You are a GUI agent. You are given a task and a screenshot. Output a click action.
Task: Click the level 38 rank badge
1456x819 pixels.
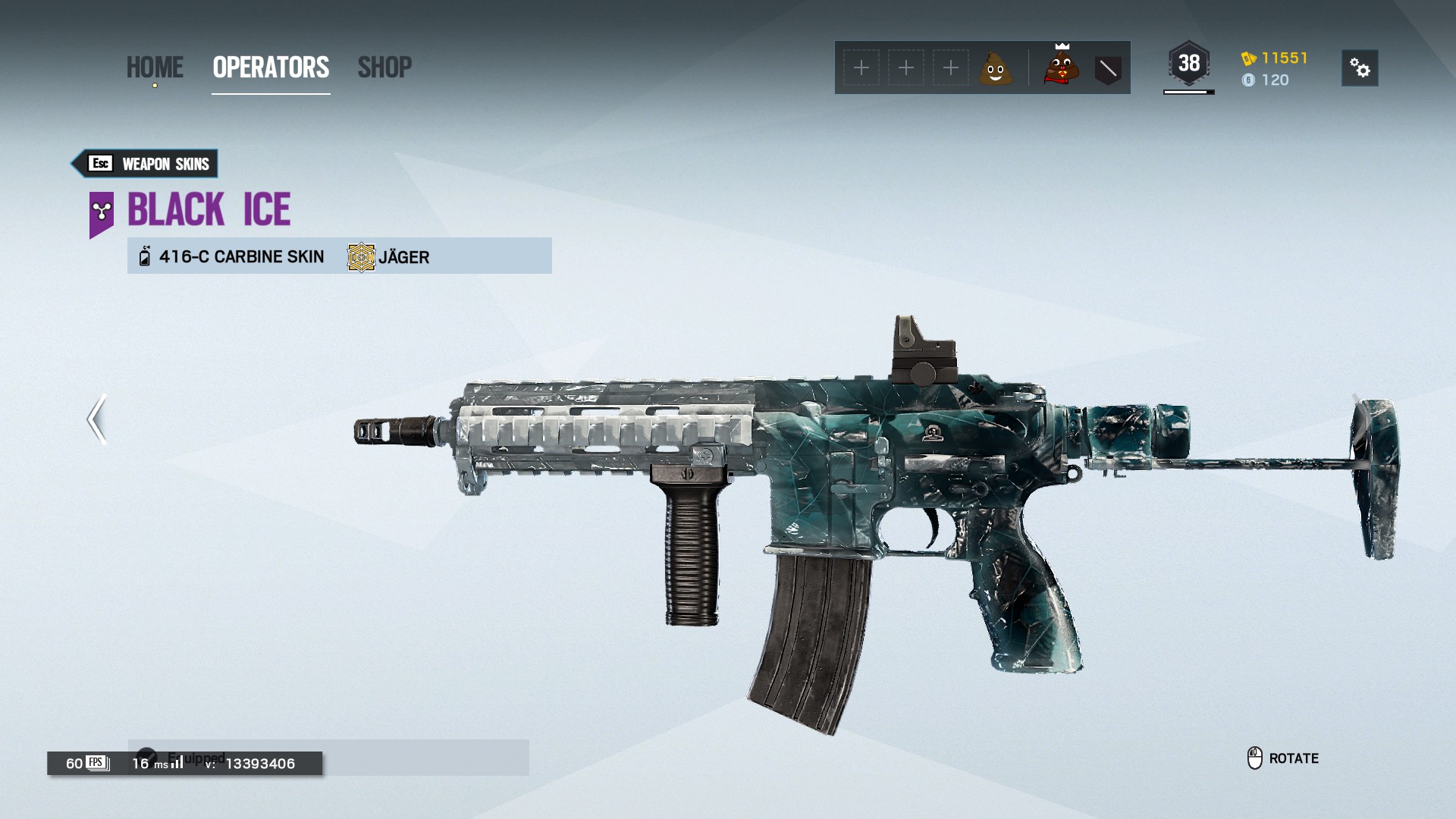tap(1188, 64)
